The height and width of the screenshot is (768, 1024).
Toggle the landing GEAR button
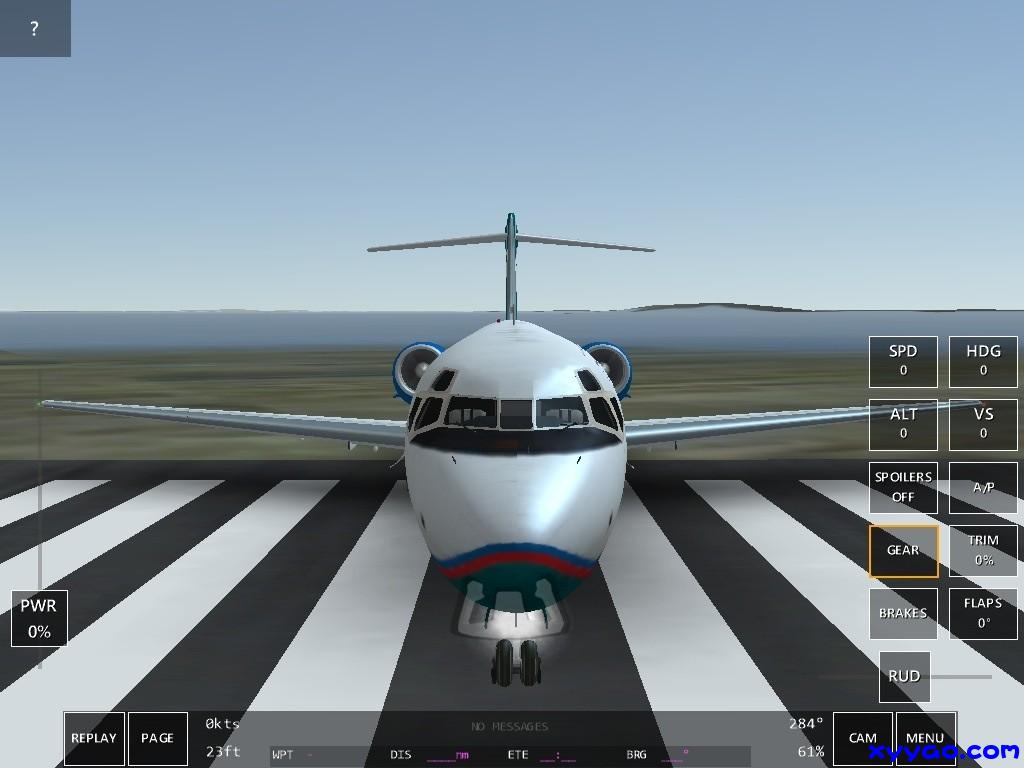coord(903,551)
